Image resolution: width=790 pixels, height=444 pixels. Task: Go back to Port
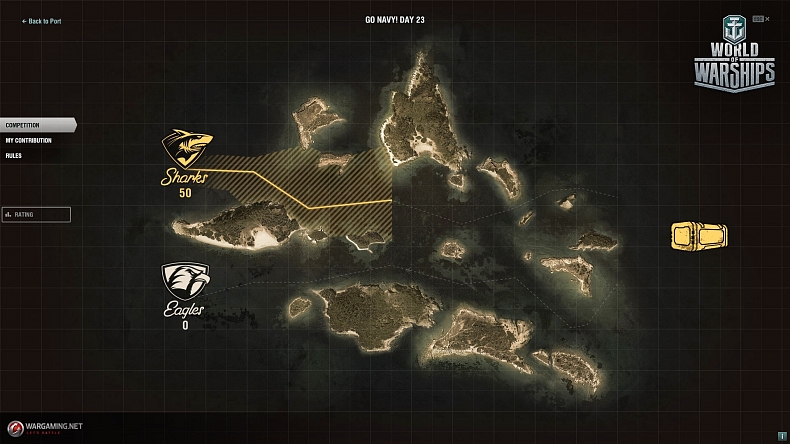[41, 21]
